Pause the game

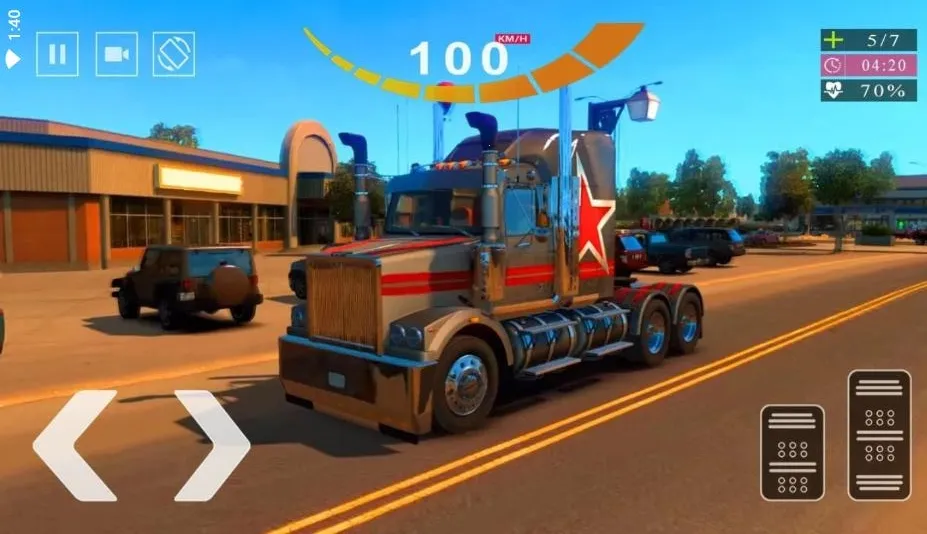57,54
